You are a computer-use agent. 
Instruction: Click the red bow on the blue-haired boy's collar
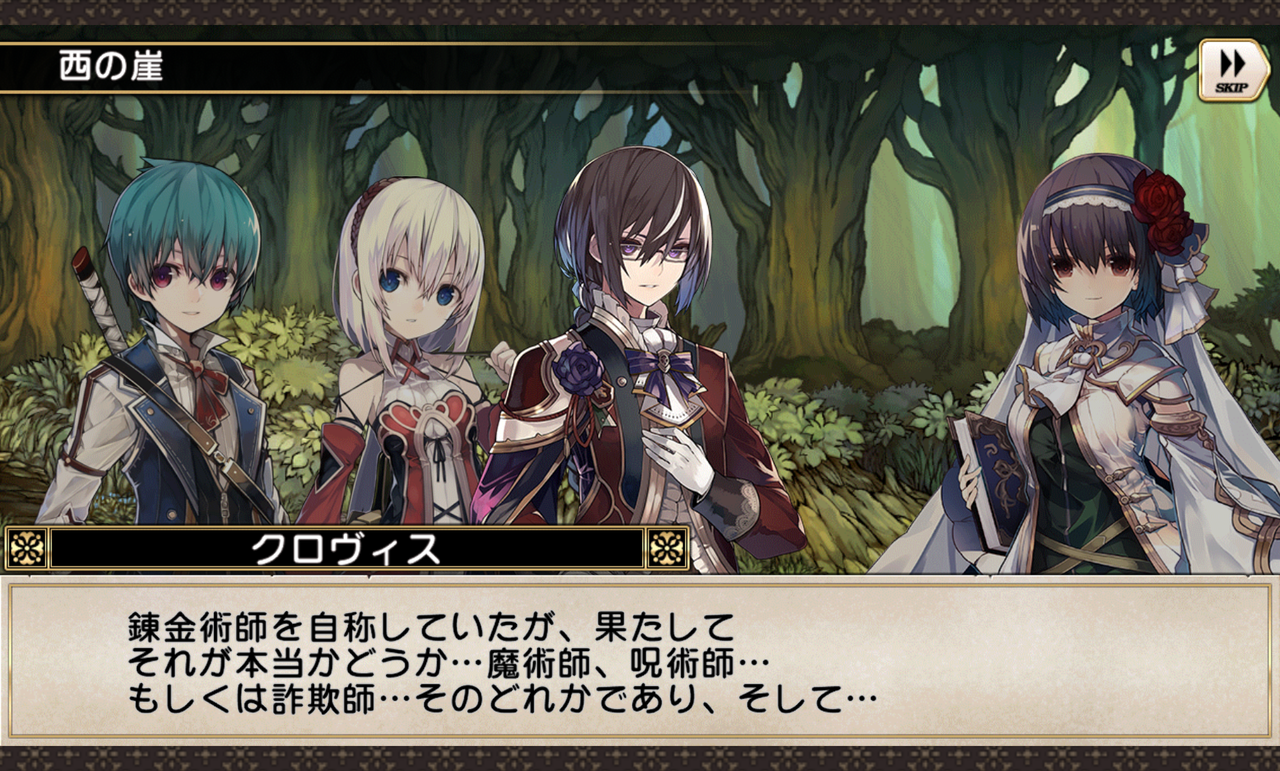coord(207,383)
